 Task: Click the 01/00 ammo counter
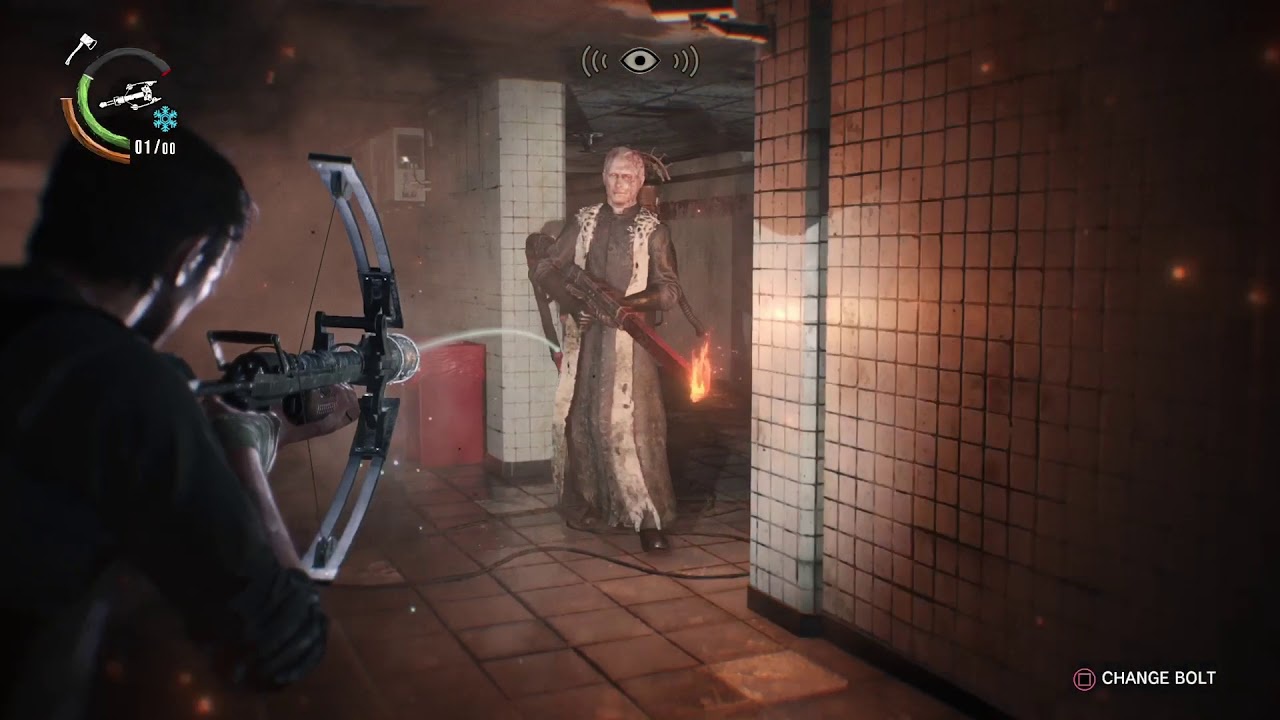pos(153,145)
